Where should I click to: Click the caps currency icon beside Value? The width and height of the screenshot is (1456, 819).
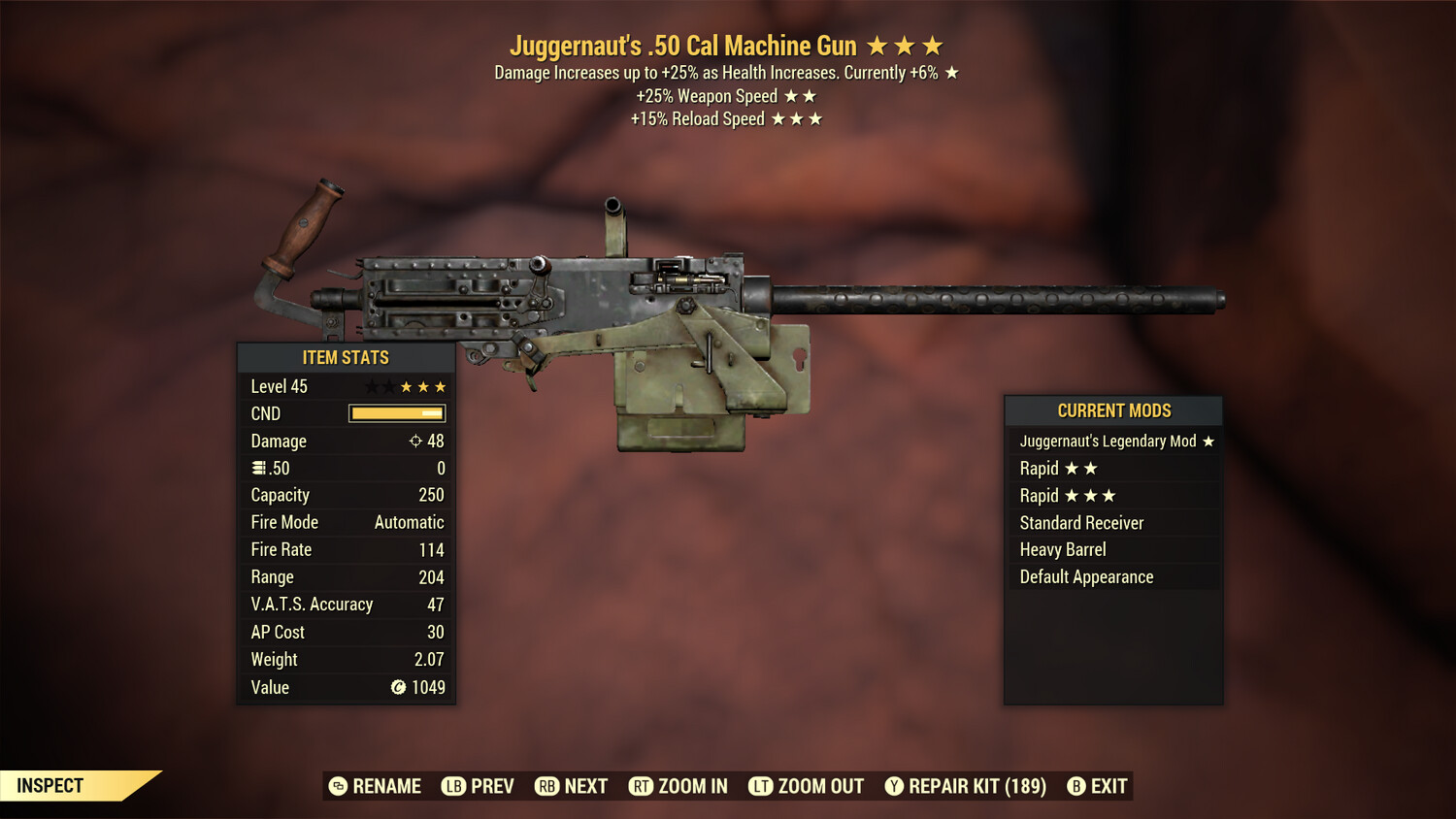pyautogui.click(x=397, y=687)
